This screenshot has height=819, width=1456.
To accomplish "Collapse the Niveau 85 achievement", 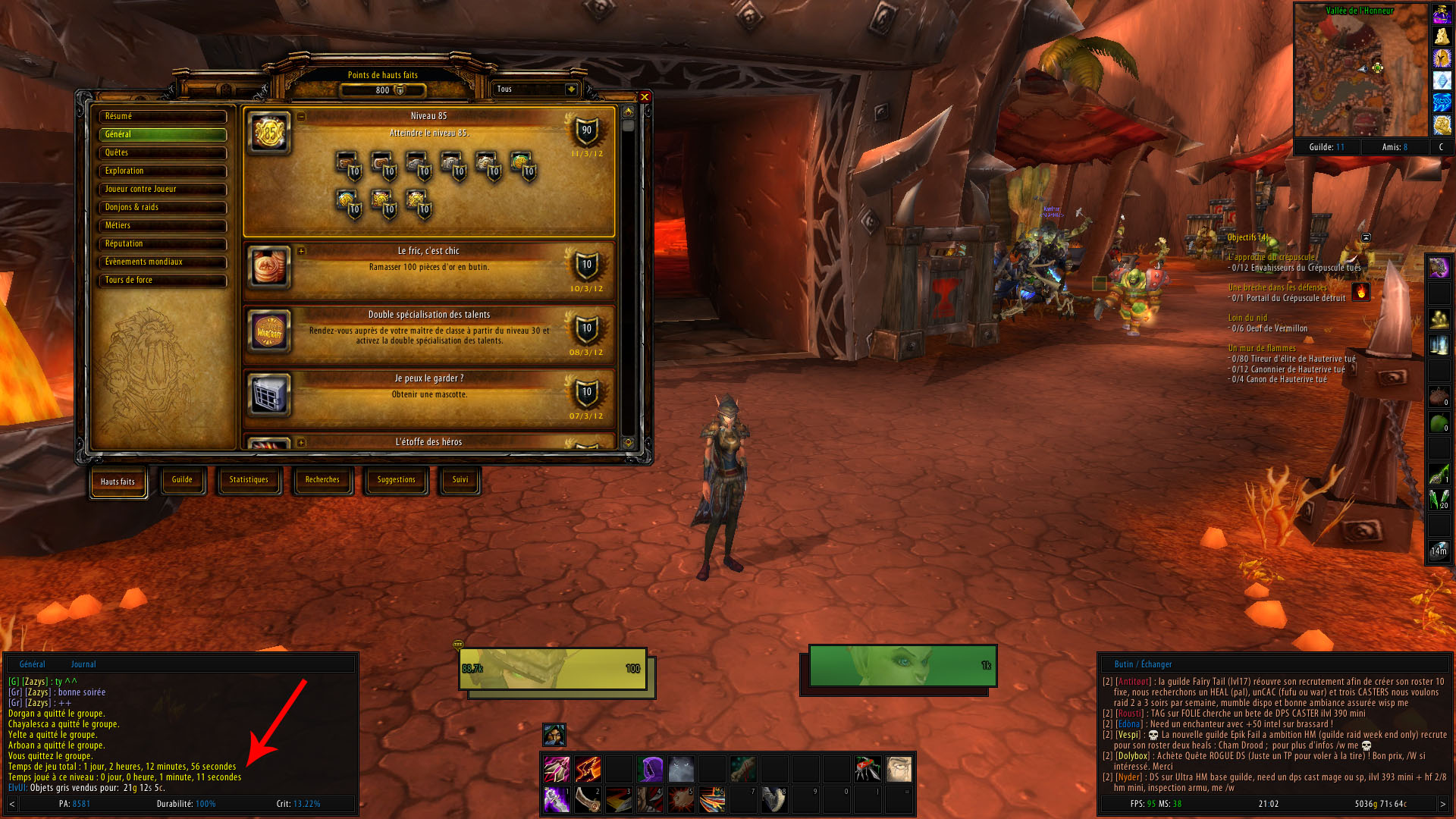I will tap(302, 117).
